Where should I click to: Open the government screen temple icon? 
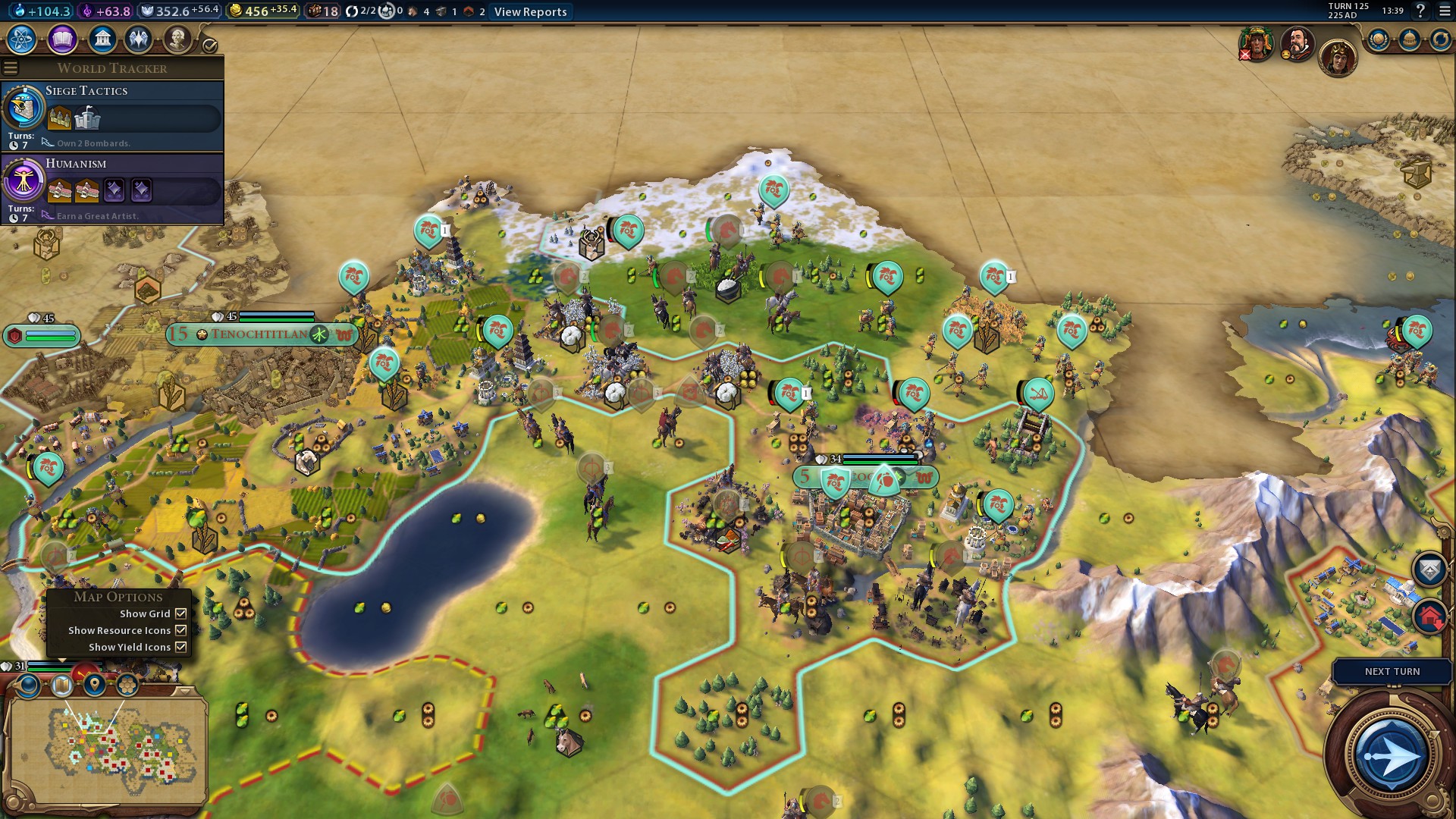coord(102,39)
